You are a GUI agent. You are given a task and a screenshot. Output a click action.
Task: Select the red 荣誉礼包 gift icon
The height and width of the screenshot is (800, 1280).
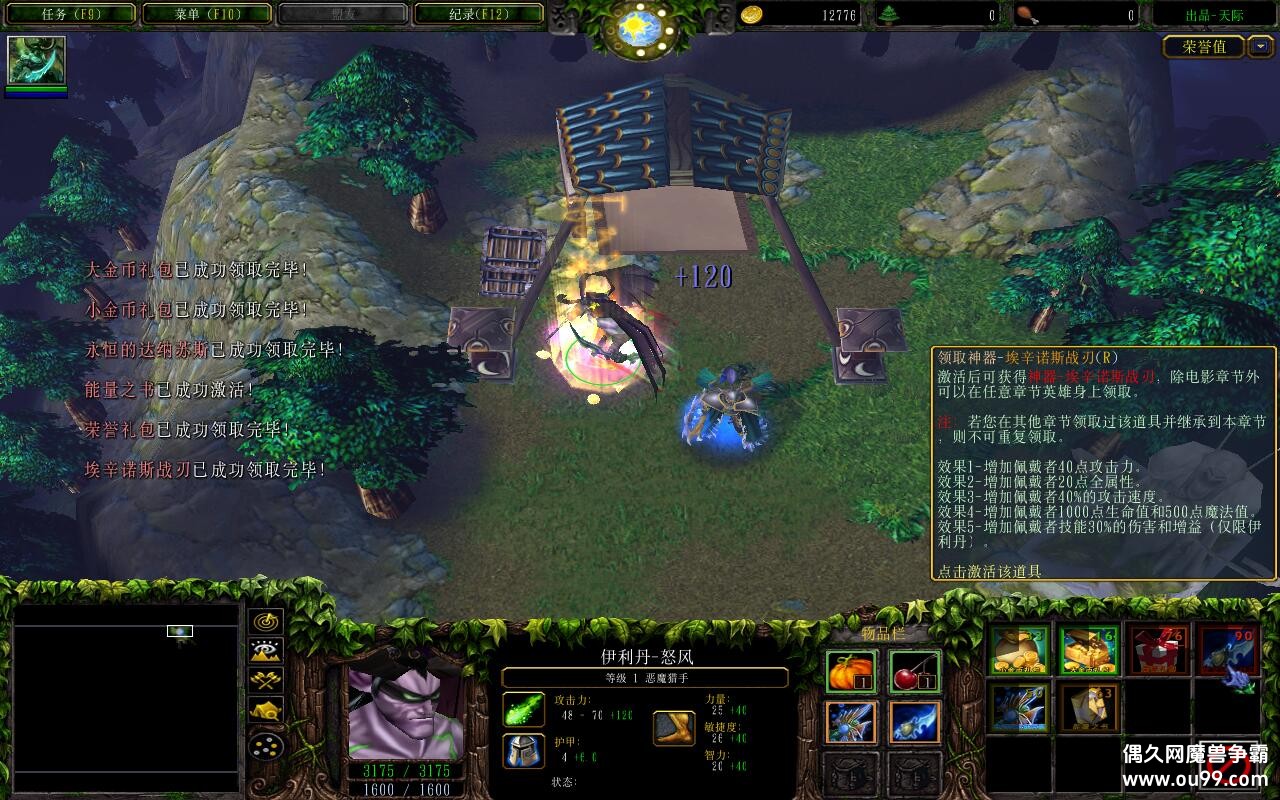tap(1160, 650)
